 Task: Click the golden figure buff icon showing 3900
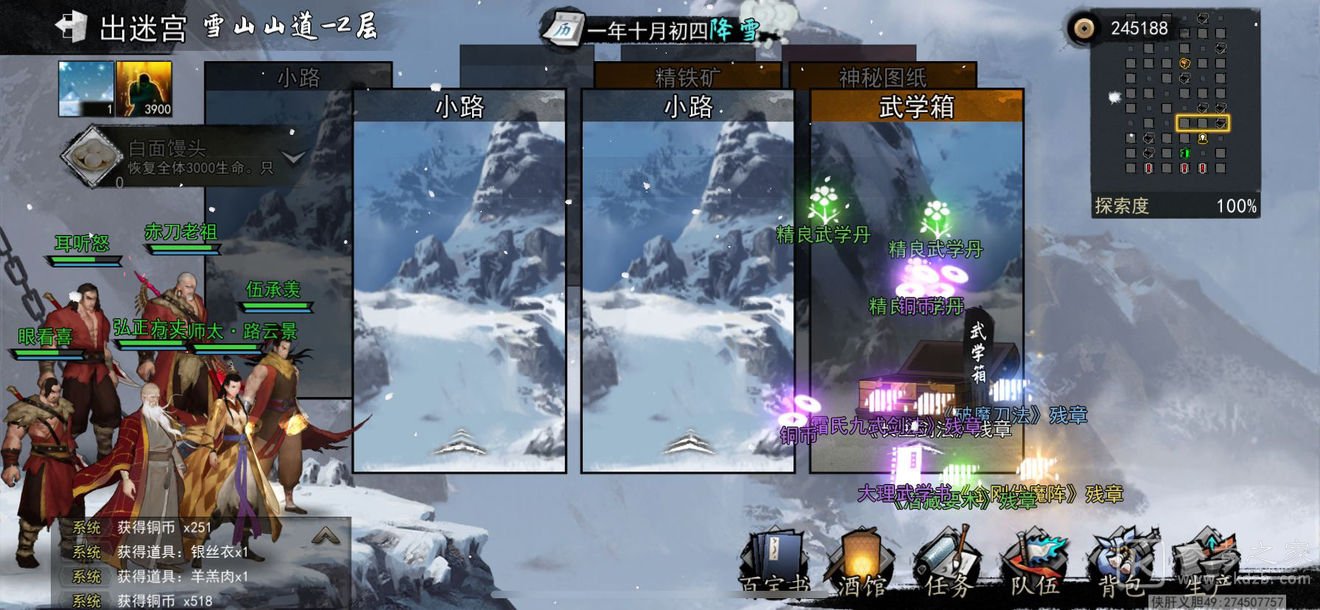[x=144, y=89]
